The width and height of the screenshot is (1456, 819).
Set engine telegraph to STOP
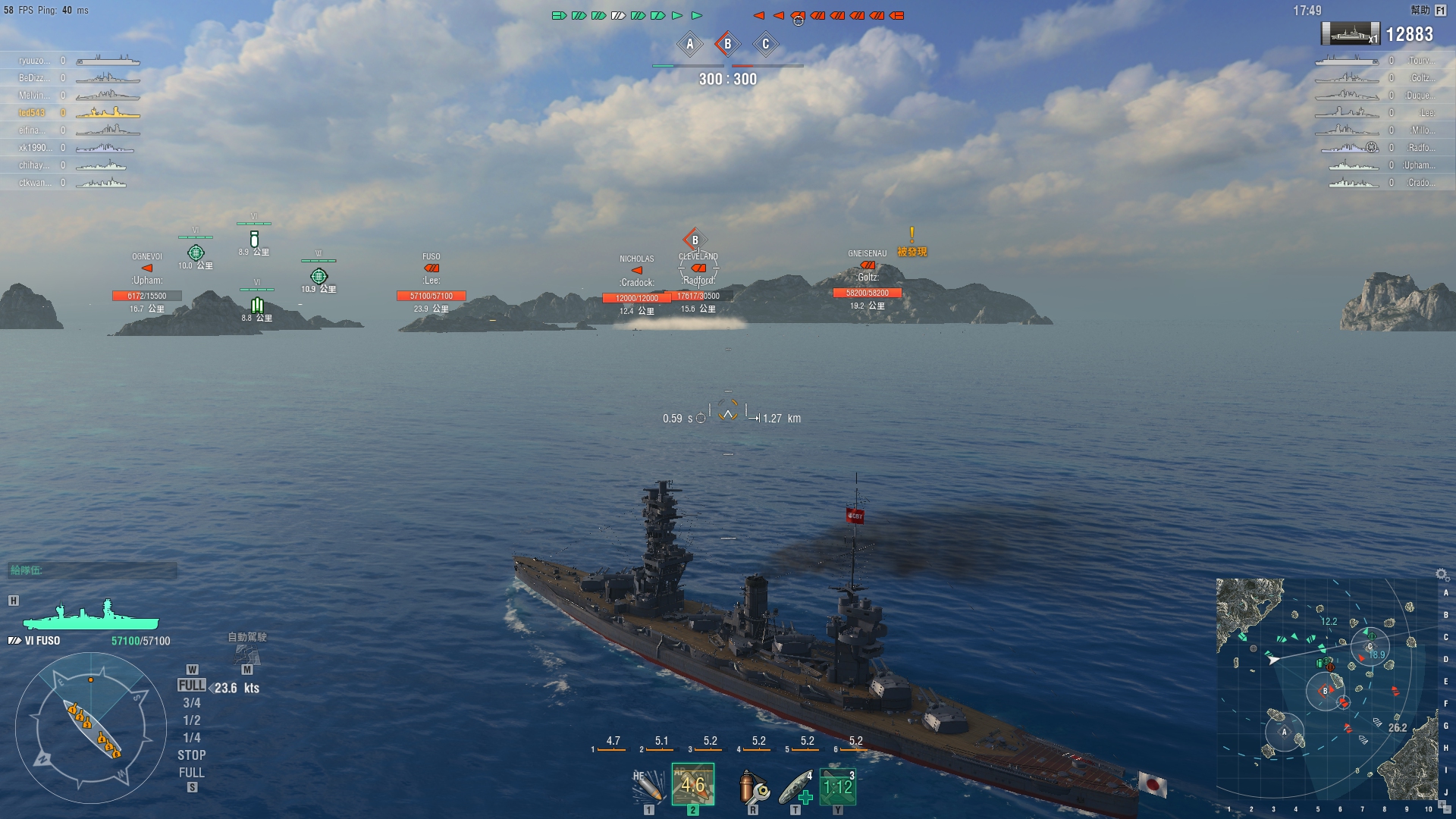(191, 755)
